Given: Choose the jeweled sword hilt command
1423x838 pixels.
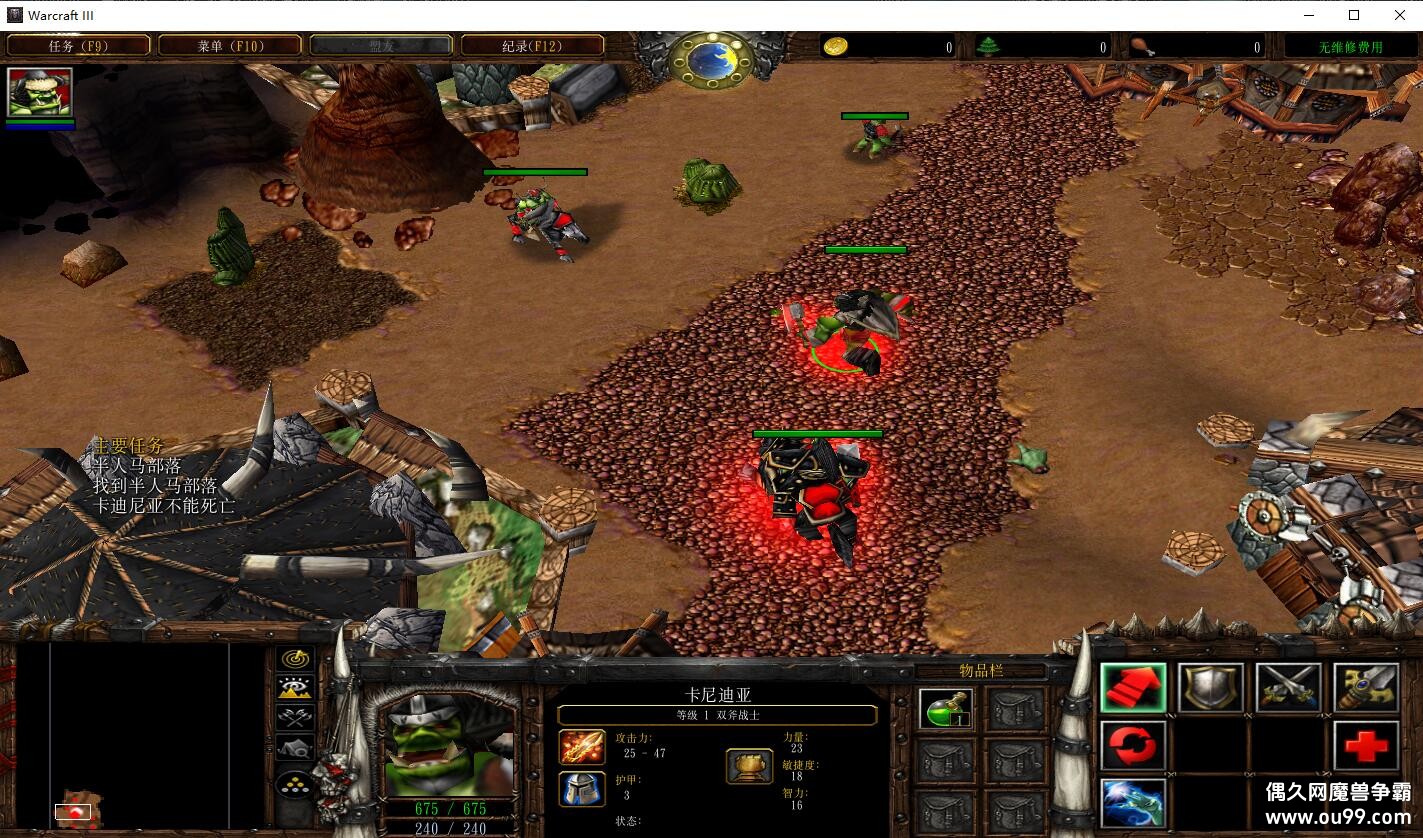Looking at the screenshot, I should click(1366, 688).
